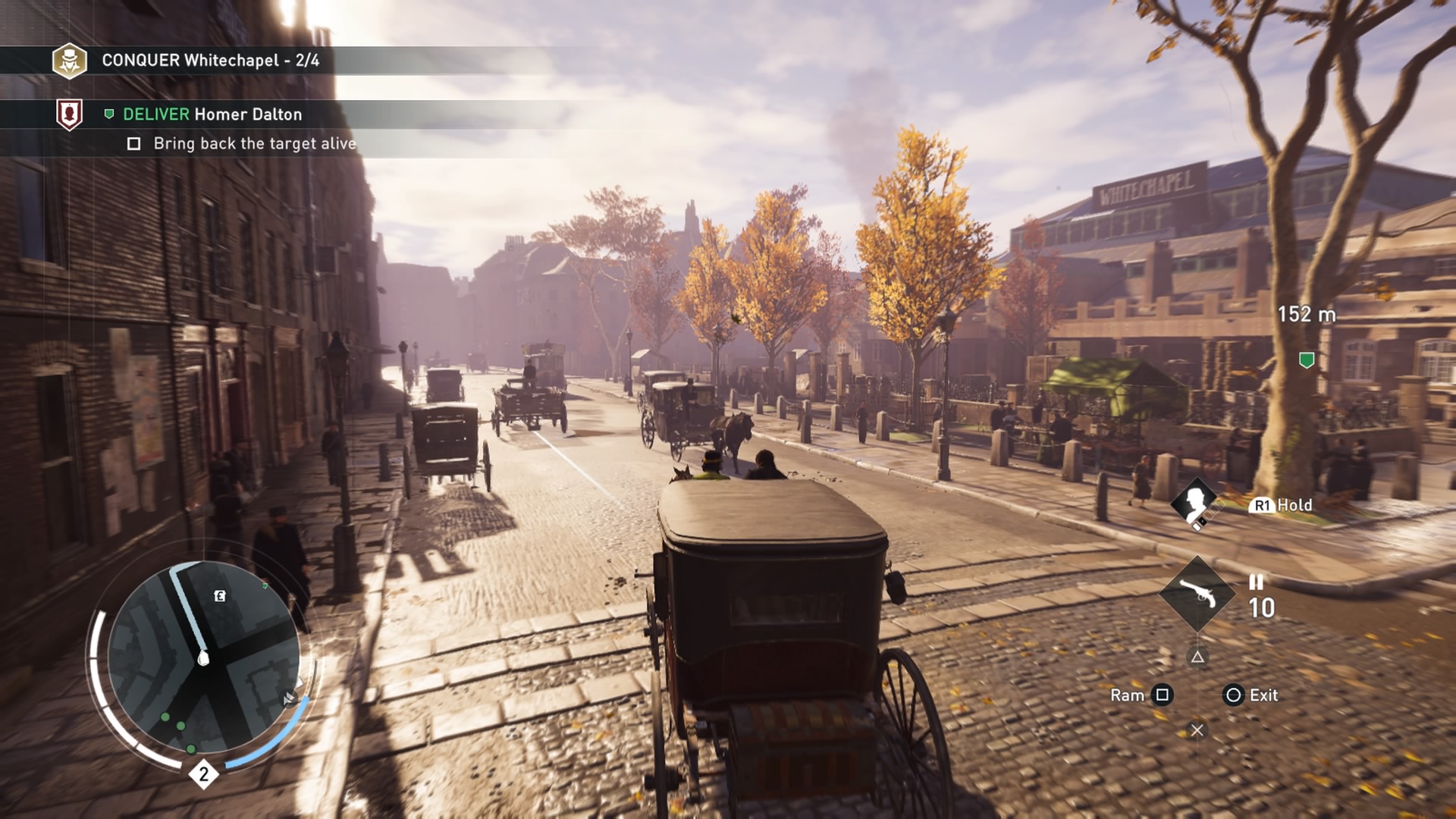Image resolution: width=1456 pixels, height=819 pixels.
Task: Click the red shield mission icon
Action: point(70,115)
